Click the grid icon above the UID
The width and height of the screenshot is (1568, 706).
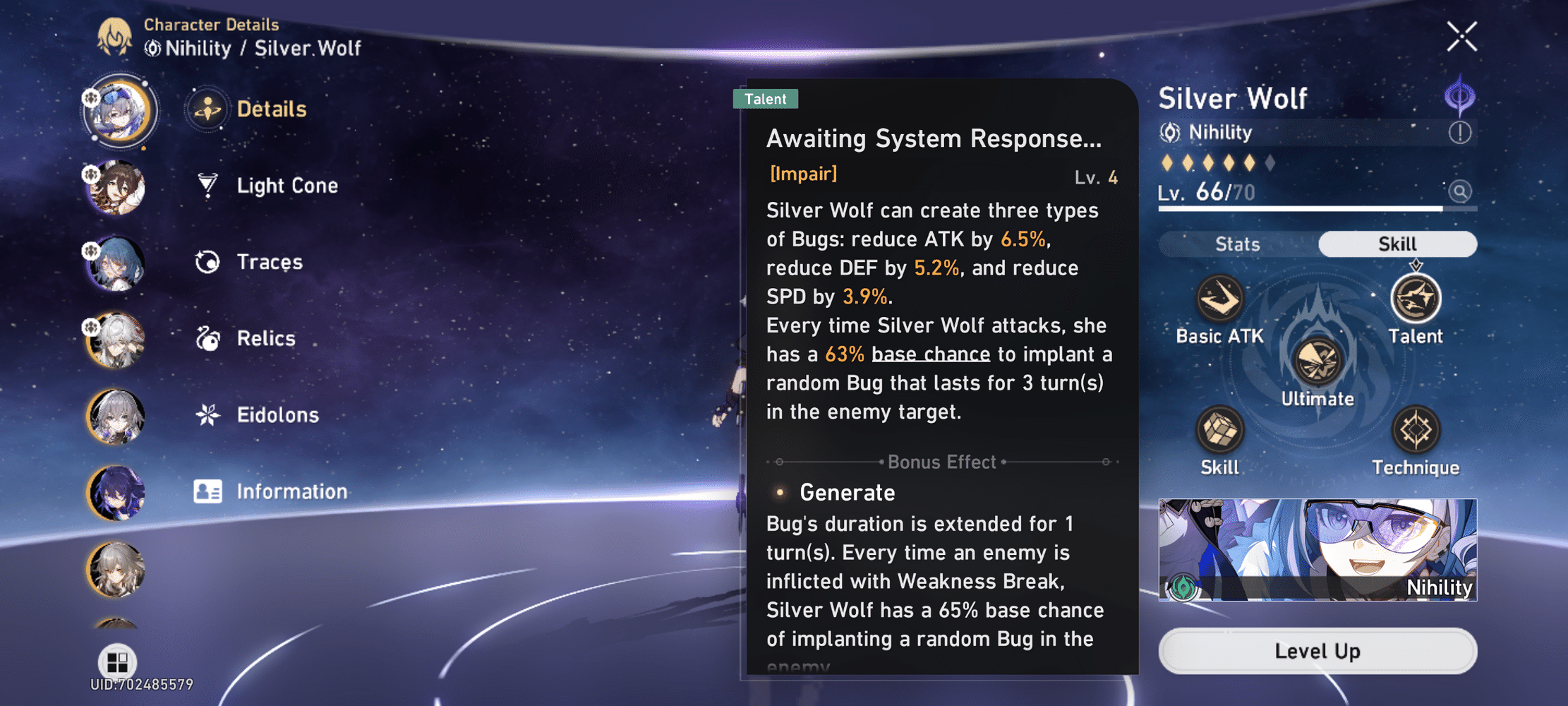pyautogui.click(x=117, y=662)
